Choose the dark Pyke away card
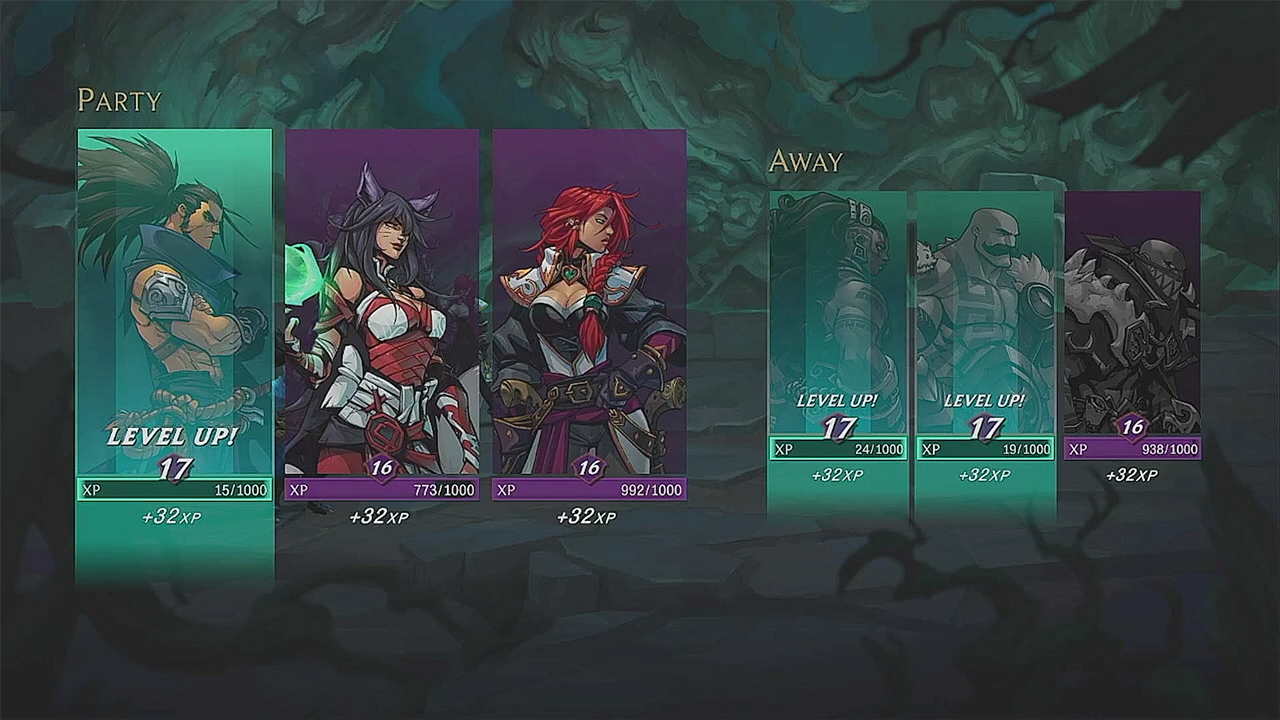Viewport: 1280px width, 720px height. [1132, 320]
